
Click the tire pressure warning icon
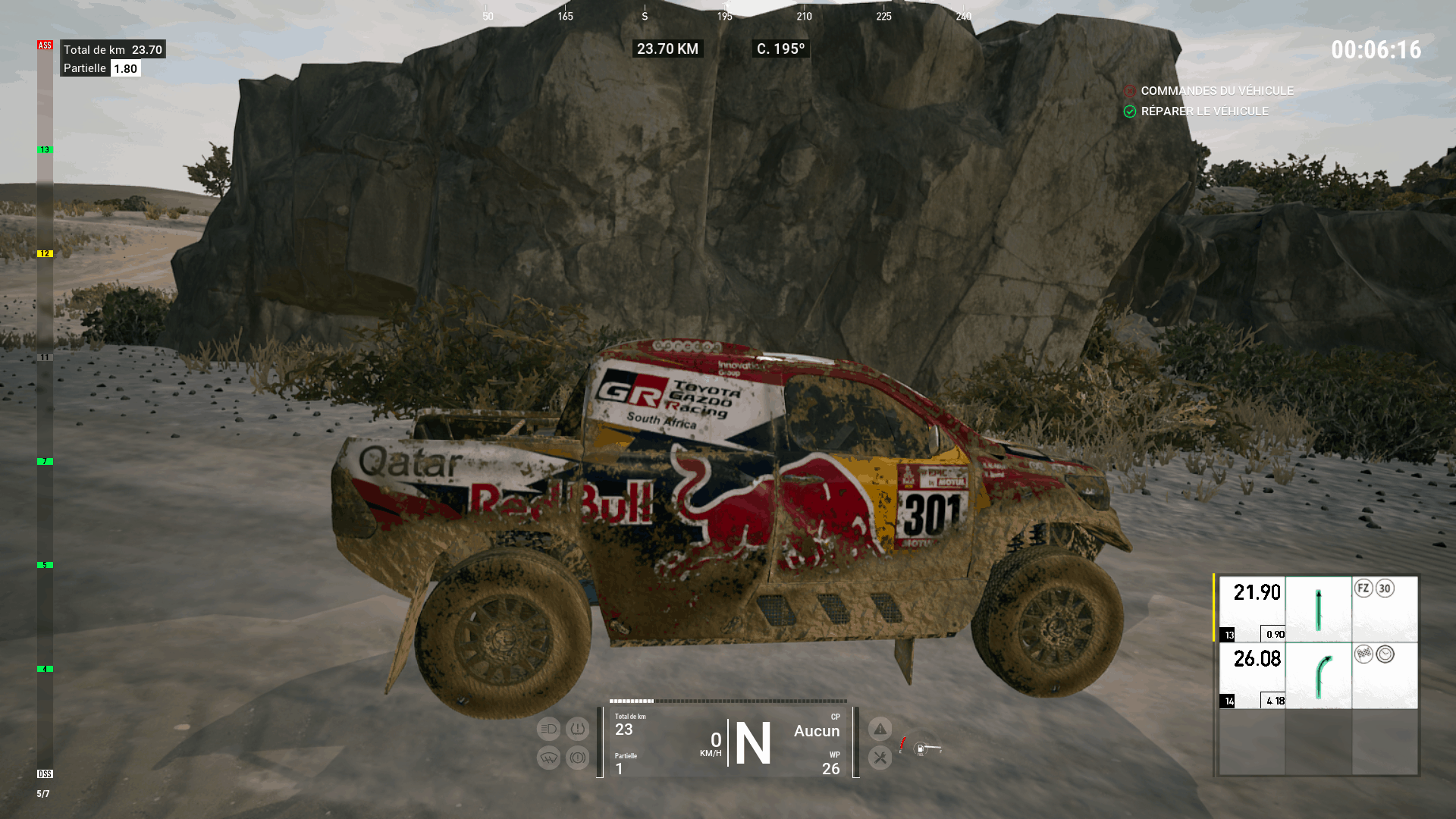tap(577, 730)
